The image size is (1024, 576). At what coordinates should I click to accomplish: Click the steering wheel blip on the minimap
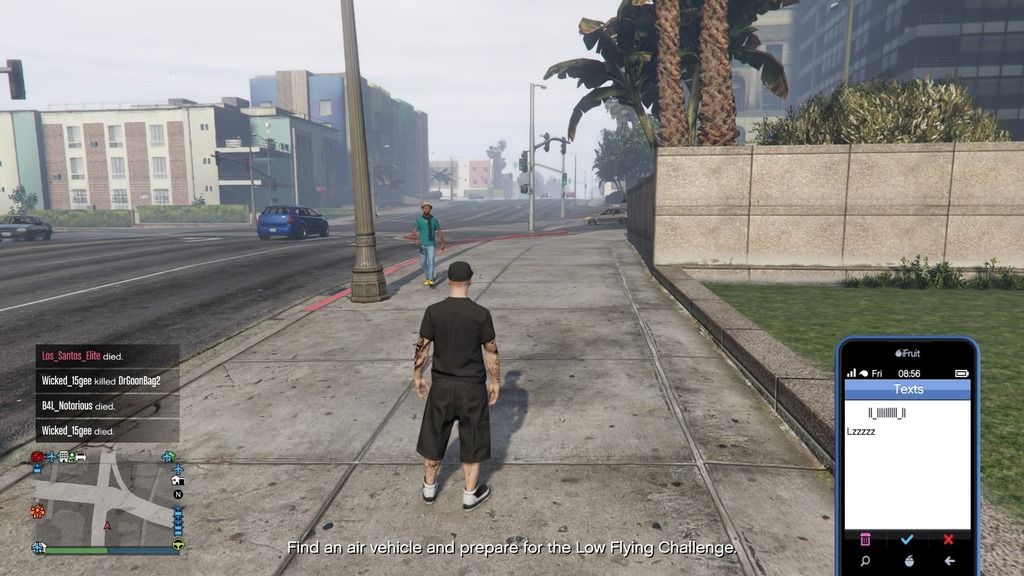coord(178,545)
